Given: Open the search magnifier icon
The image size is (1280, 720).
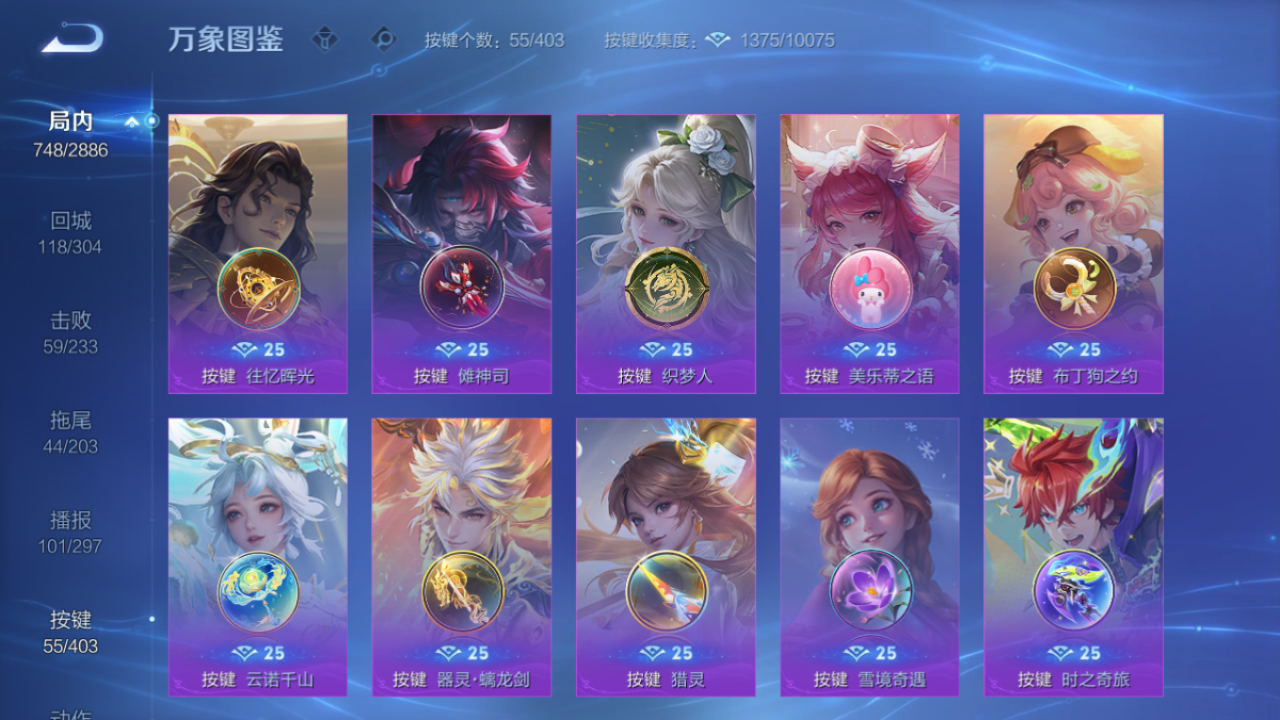Looking at the screenshot, I should (x=385, y=38).
